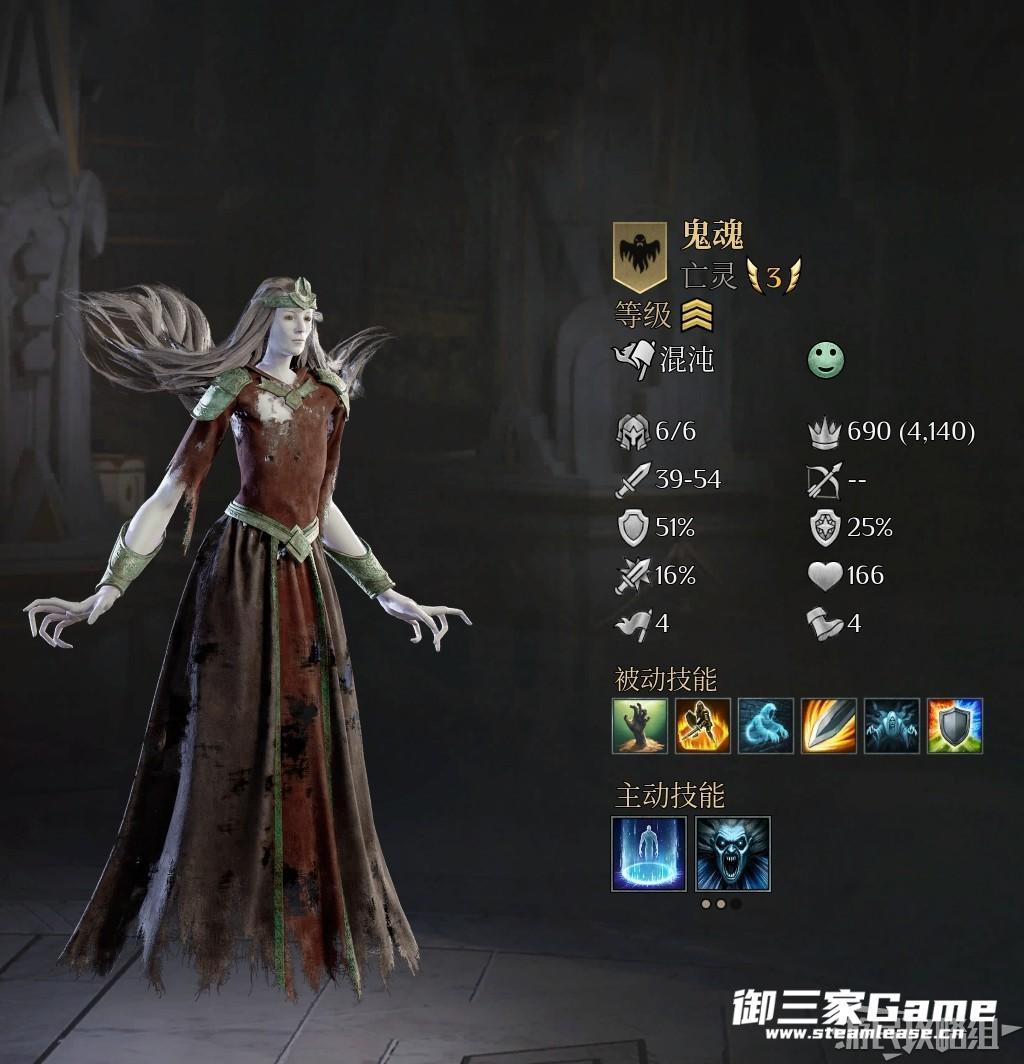View the hooded wraith passive skill icon
This screenshot has width=1024, height=1064.
click(x=892, y=725)
